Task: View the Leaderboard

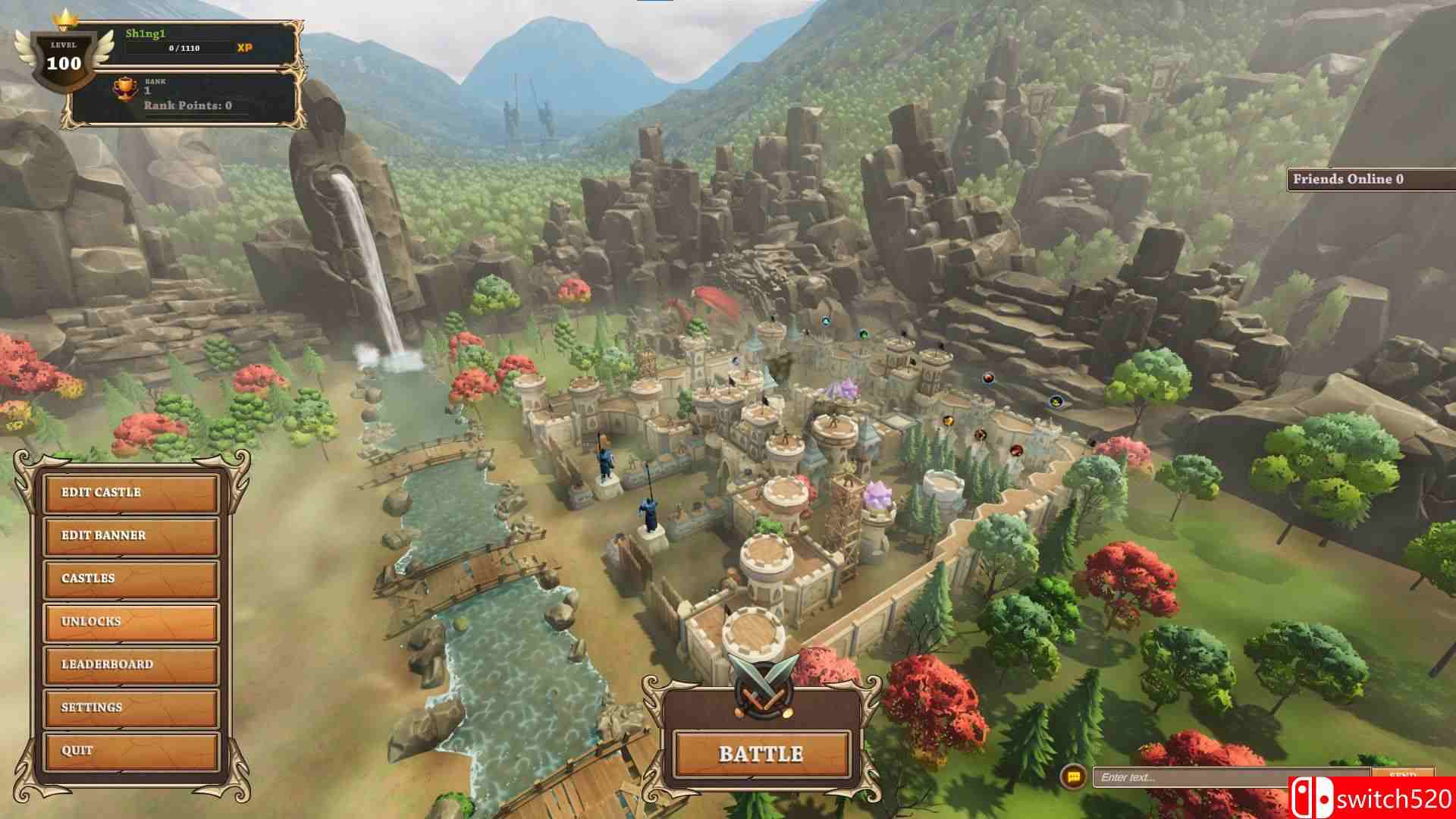Action: [x=130, y=665]
